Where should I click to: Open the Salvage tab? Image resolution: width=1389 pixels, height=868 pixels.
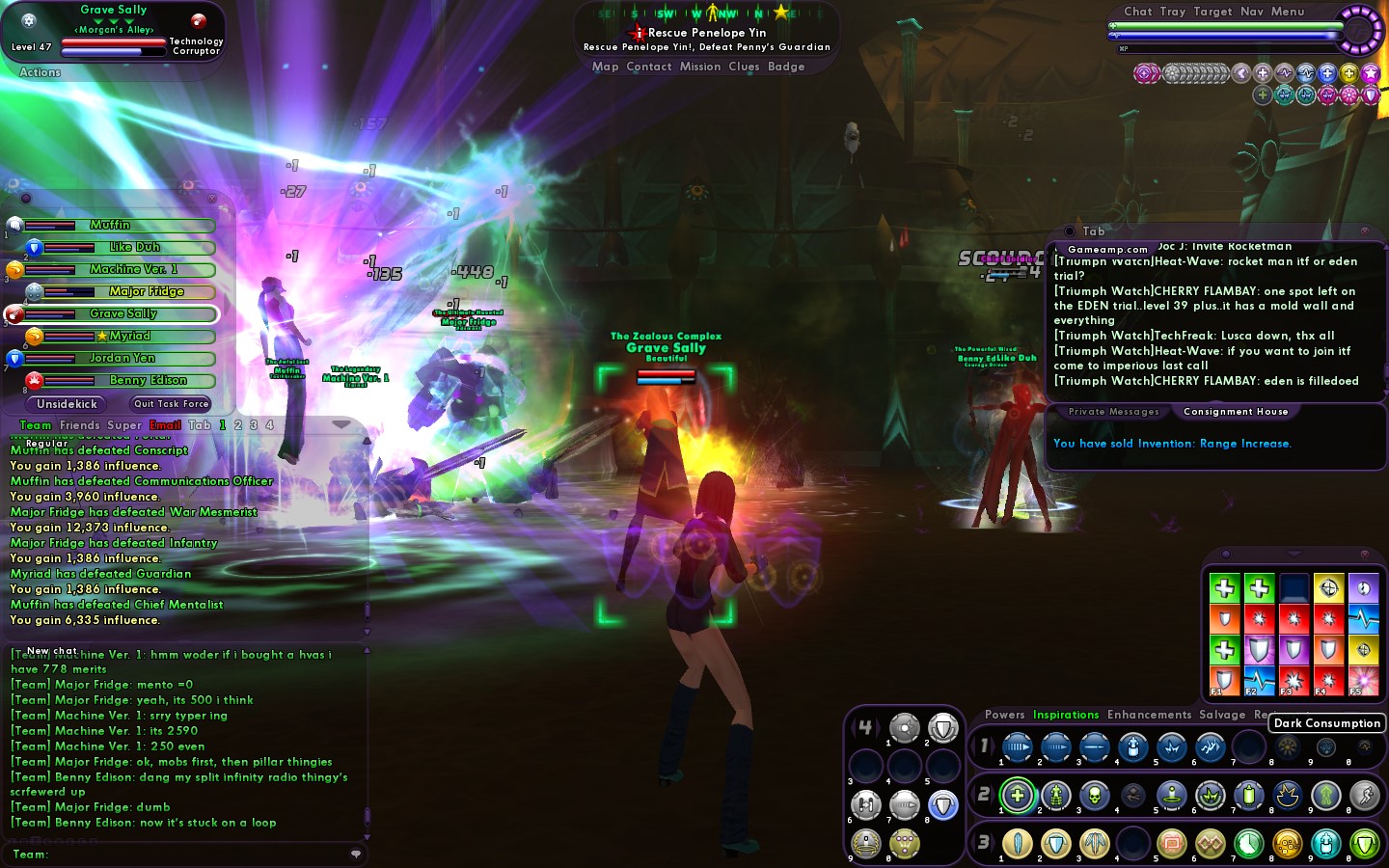pyautogui.click(x=1222, y=715)
